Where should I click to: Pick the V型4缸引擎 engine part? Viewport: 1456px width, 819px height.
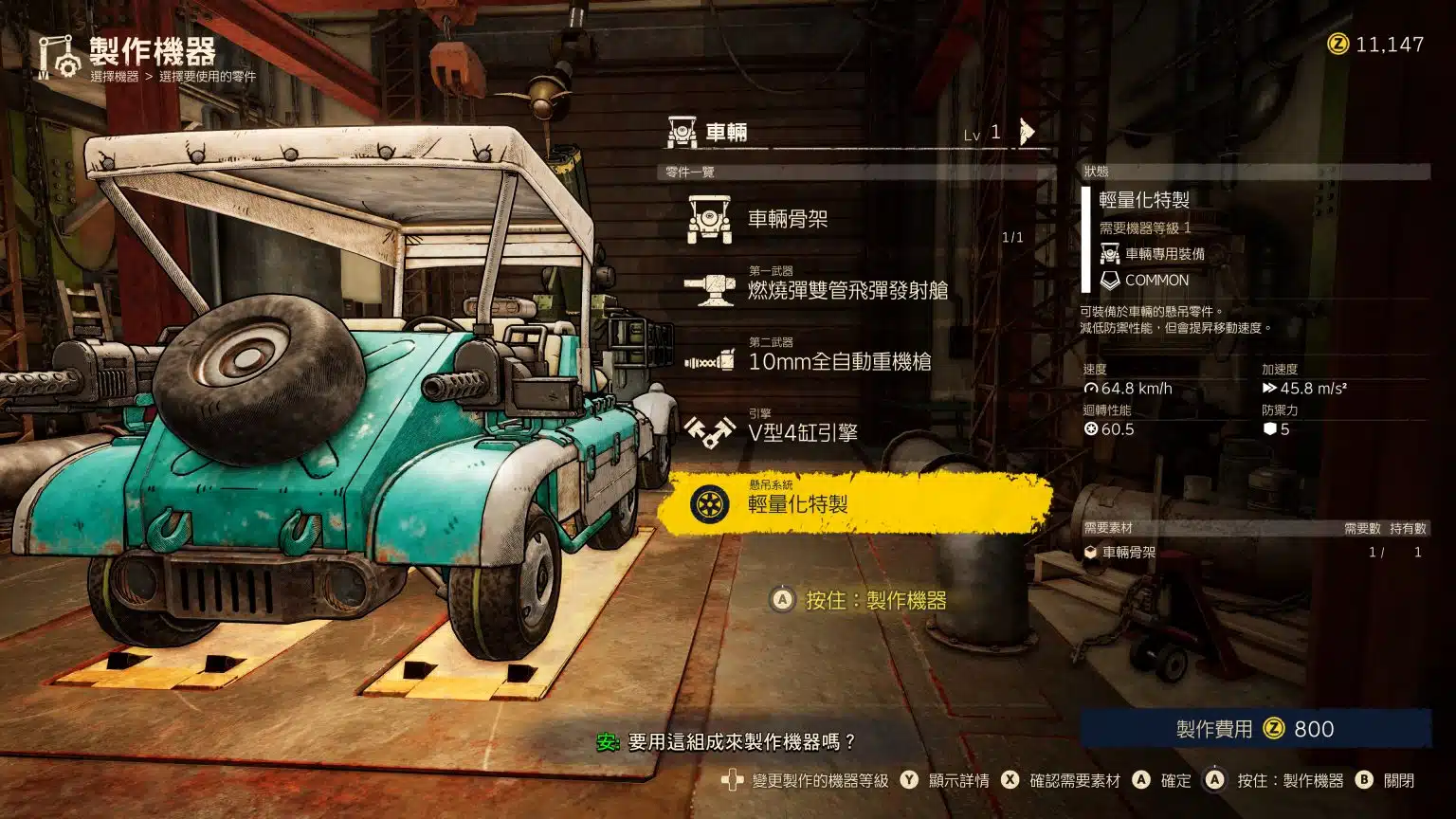tap(802, 432)
